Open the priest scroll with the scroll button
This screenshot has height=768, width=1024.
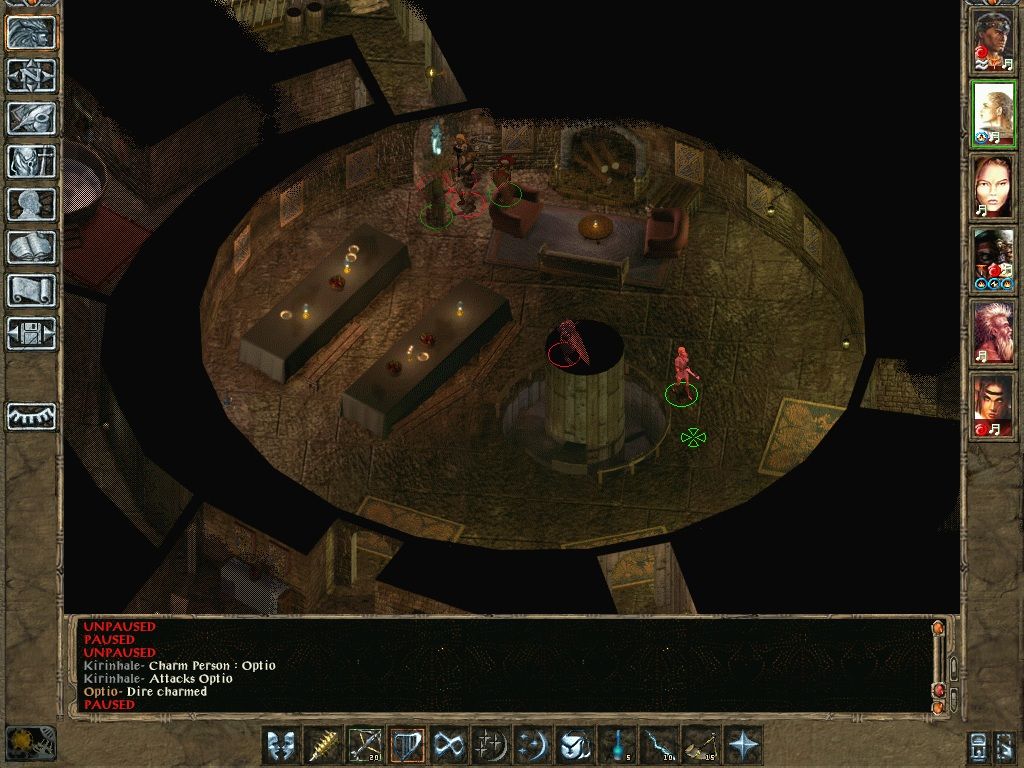32,290
